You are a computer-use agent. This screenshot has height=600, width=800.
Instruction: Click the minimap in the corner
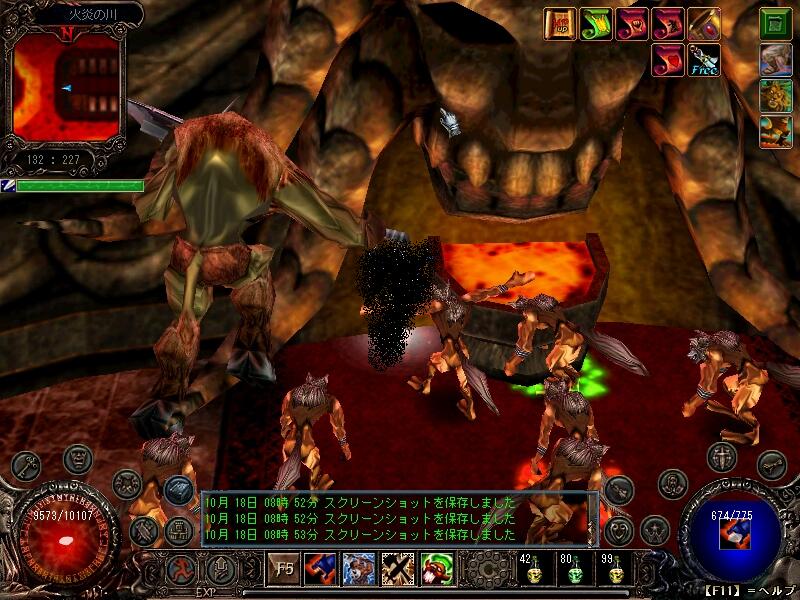(x=67, y=88)
